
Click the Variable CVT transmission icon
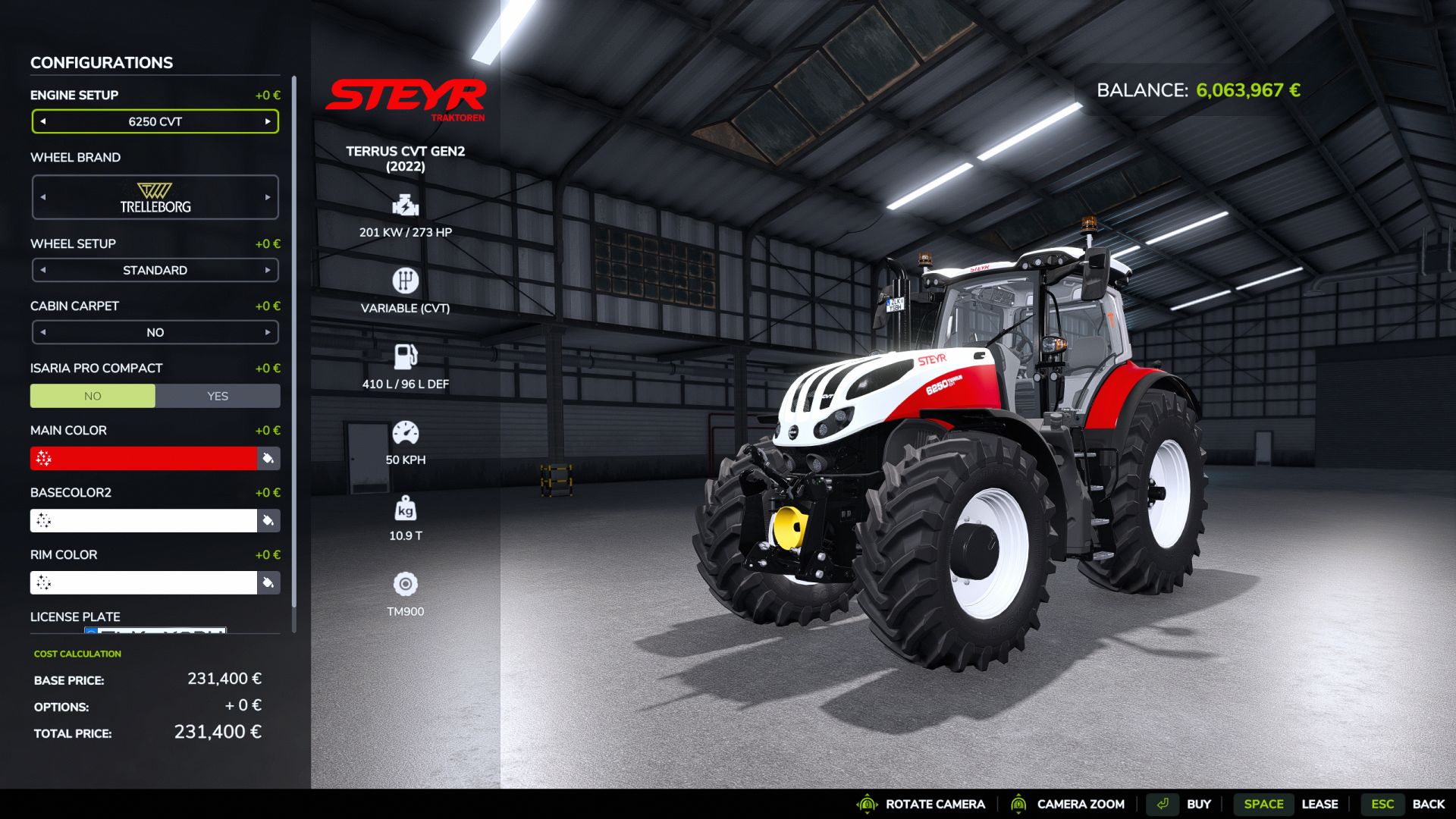pyautogui.click(x=405, y=281)
